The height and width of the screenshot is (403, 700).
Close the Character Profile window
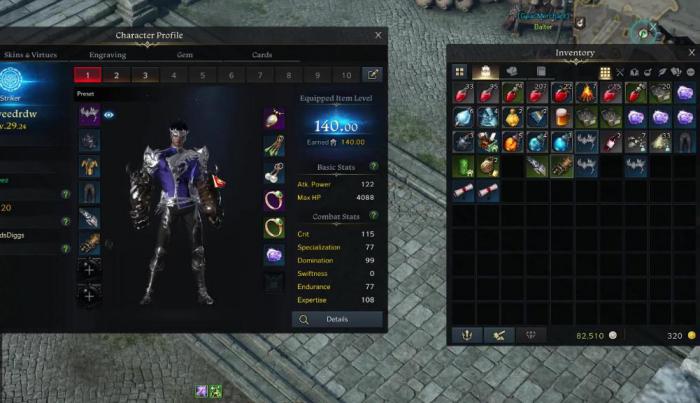pos(378,35)
